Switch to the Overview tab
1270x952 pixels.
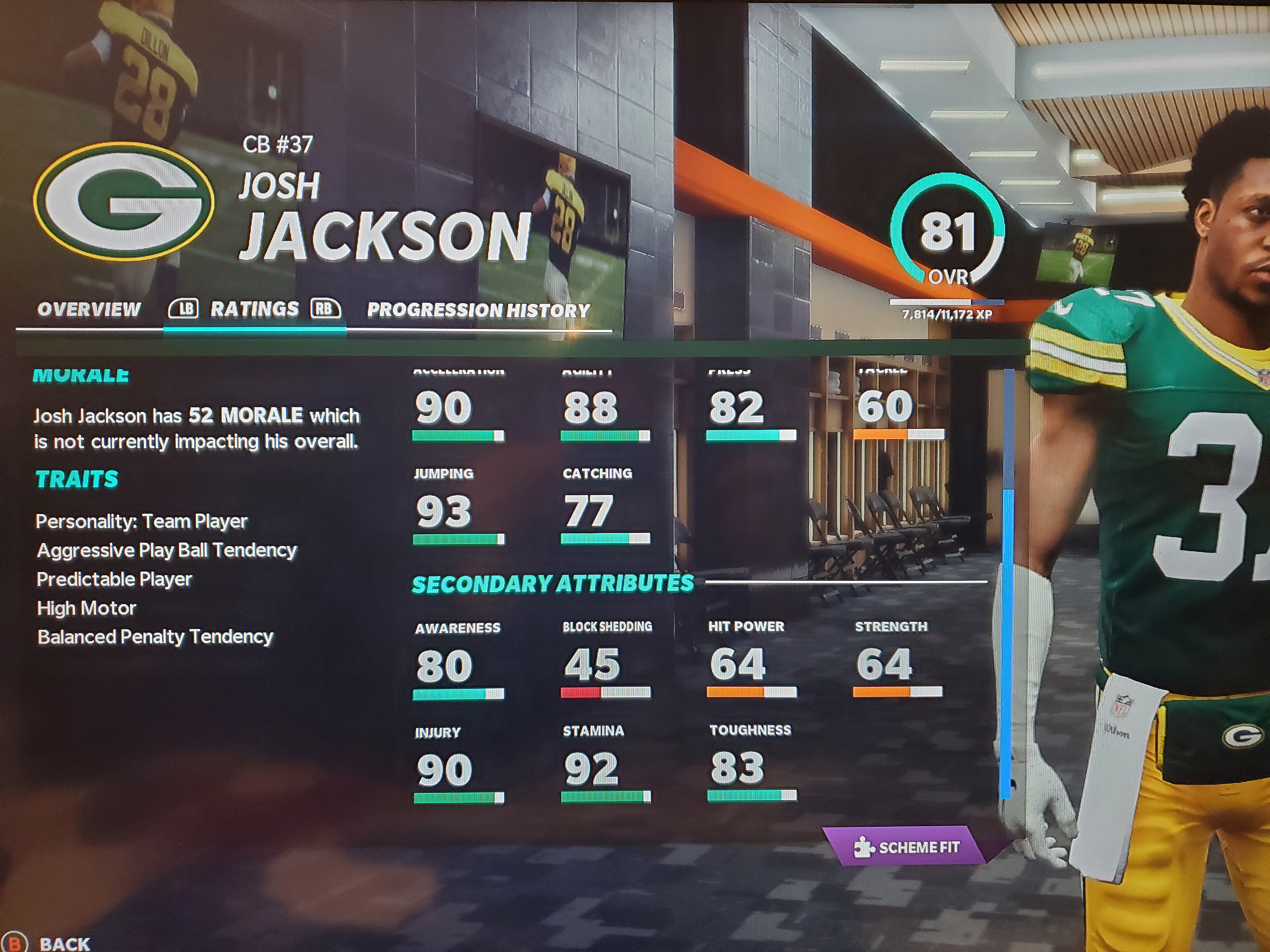pos(89,310)
